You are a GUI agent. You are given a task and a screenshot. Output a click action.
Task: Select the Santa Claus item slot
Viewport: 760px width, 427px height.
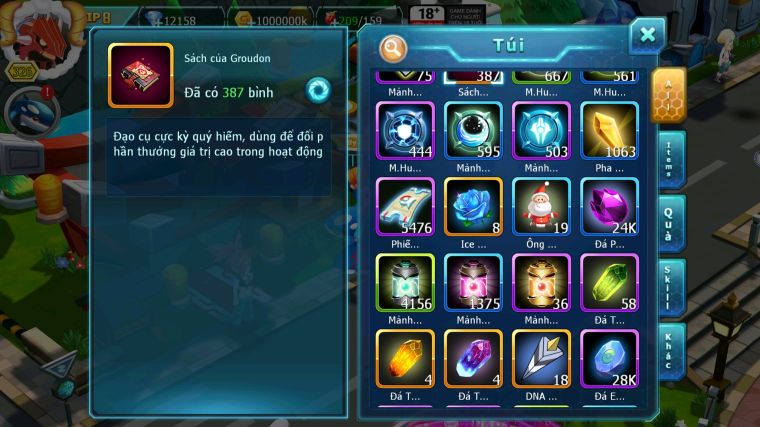pyautogui.click(x=541, y=207)
